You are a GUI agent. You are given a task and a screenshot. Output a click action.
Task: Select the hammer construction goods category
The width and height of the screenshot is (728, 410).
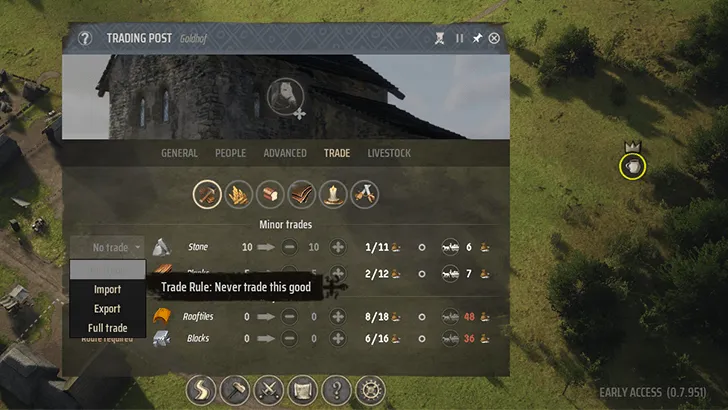(x=207, y=193)
